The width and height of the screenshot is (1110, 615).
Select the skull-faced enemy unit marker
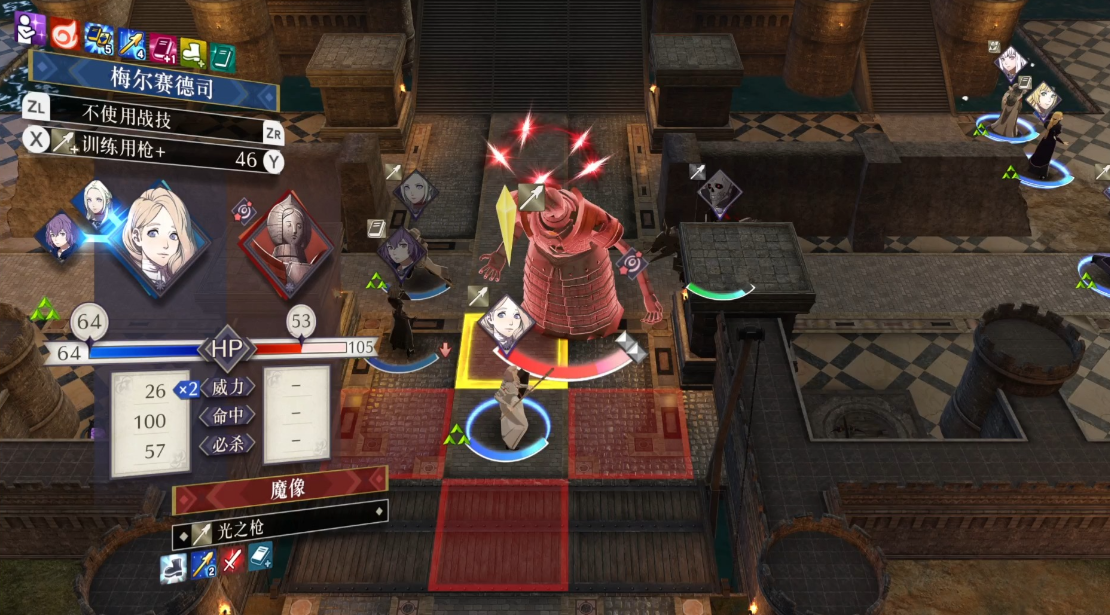[717, 192]
